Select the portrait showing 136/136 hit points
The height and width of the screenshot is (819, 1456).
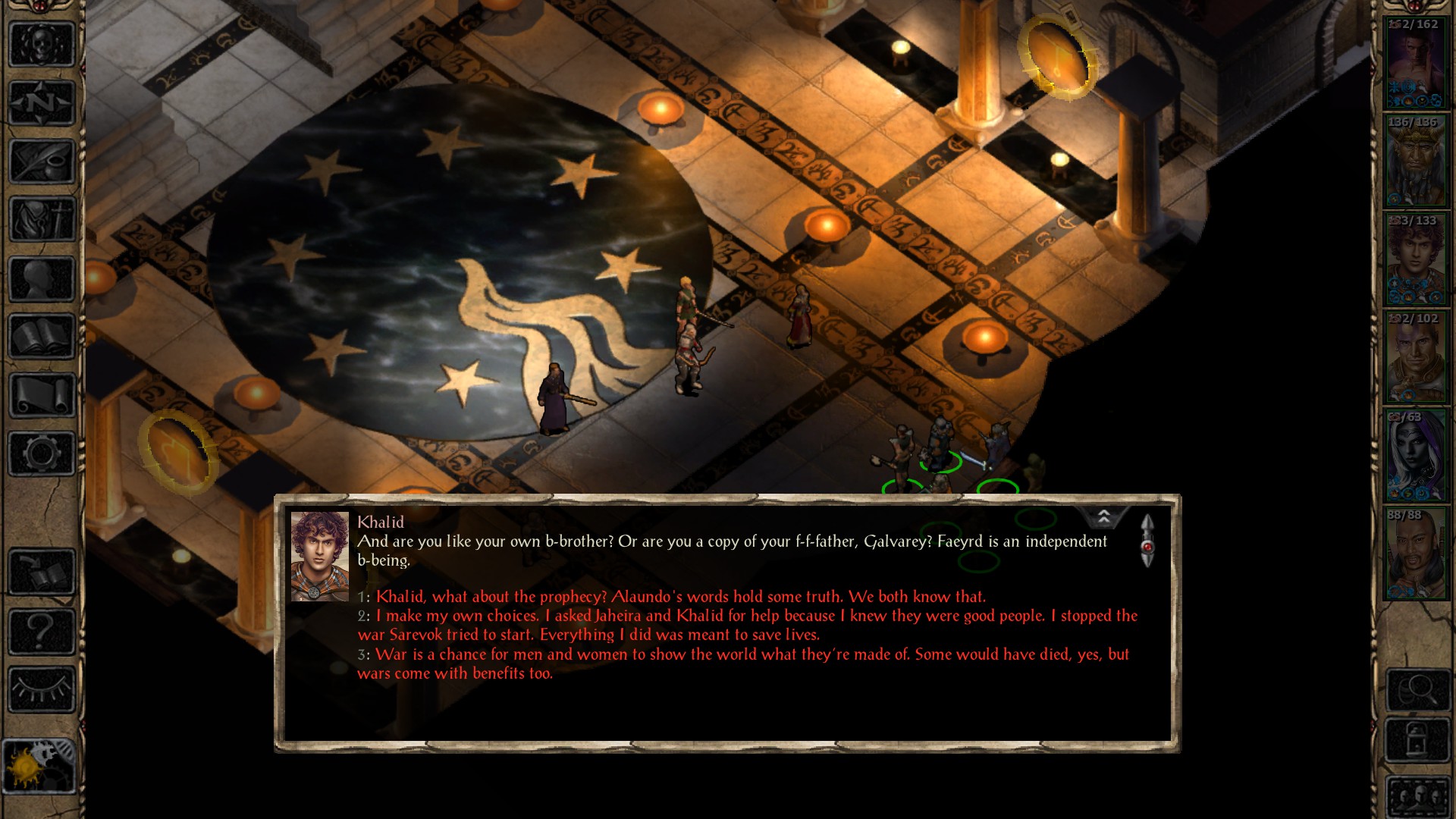1417,159
